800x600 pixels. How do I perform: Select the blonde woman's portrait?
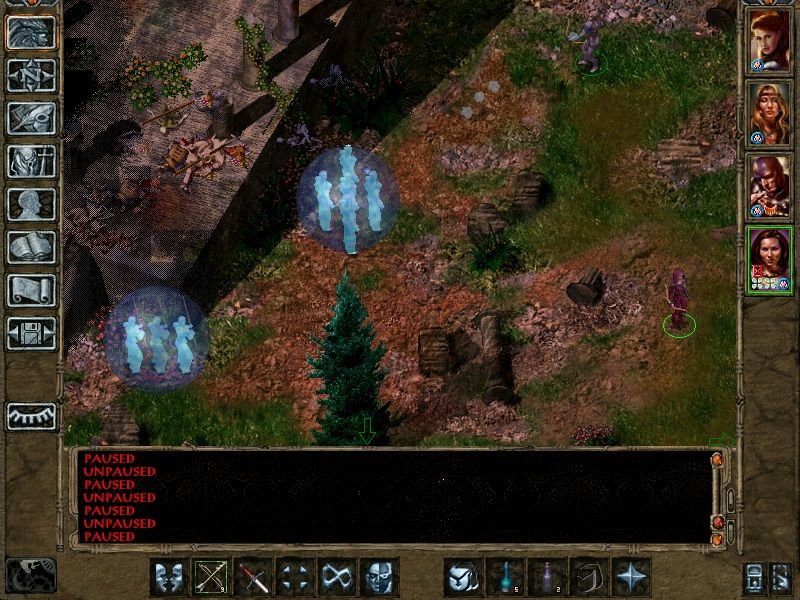[769, 113]
